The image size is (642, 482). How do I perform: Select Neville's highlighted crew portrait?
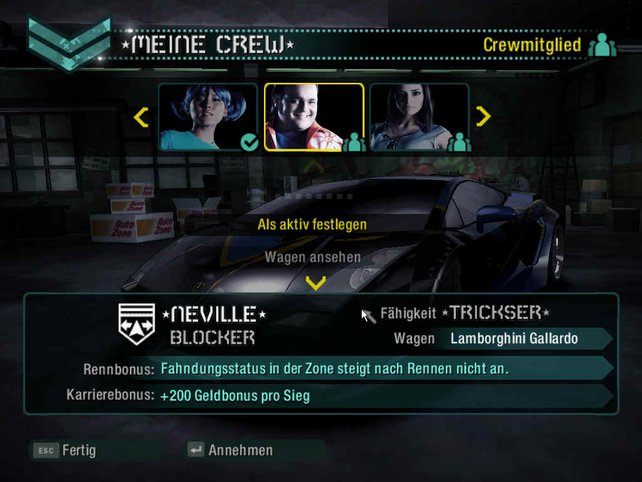(313, 117)
